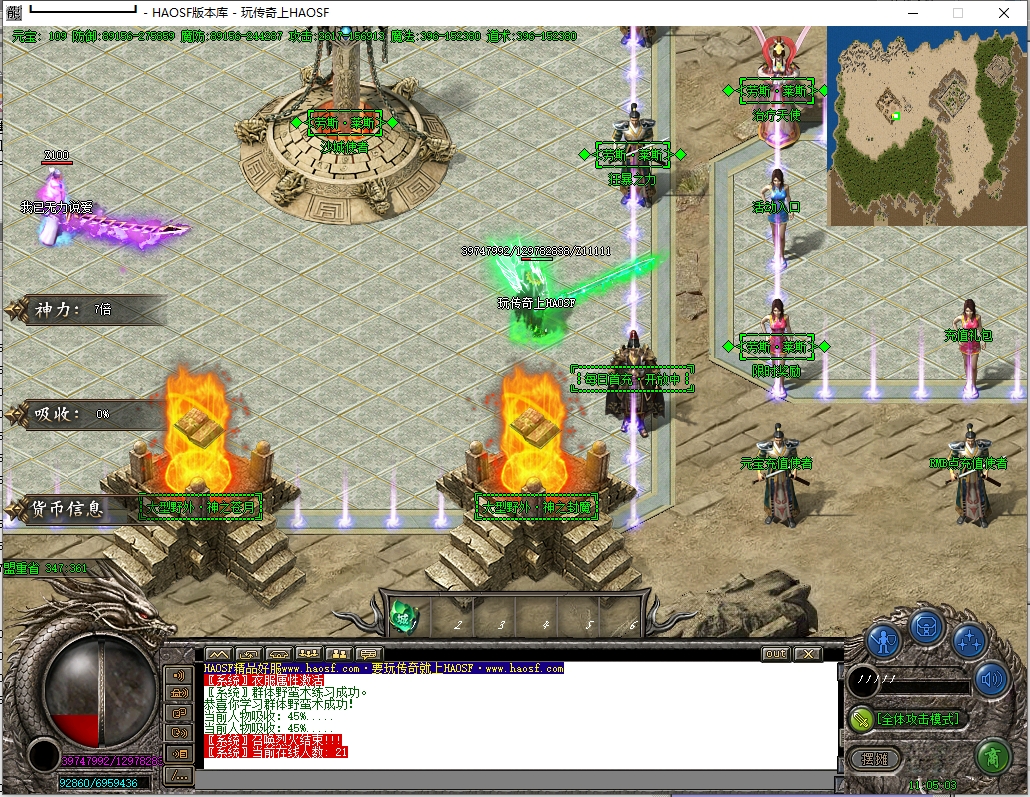Close the HAOSF game window

(x=1004, y=13)
